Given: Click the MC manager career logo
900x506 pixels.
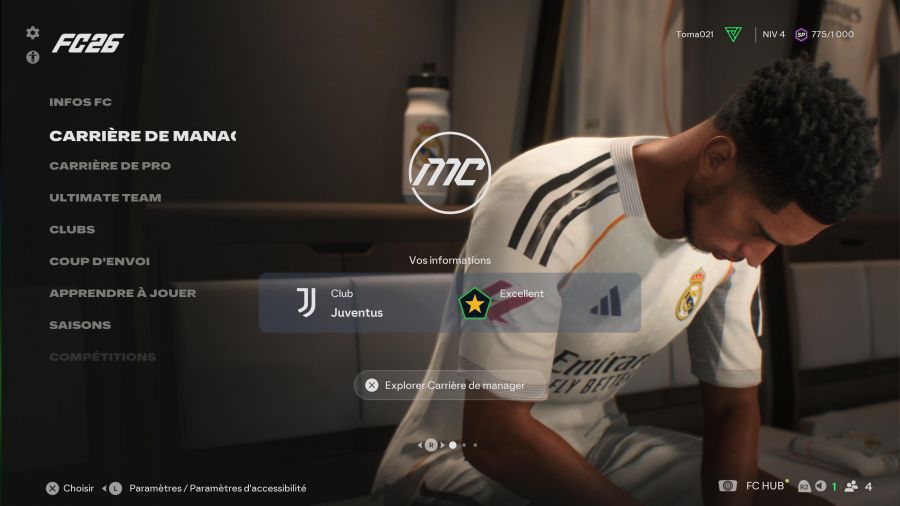Looking at the screenshot, I should pos(450,172).
